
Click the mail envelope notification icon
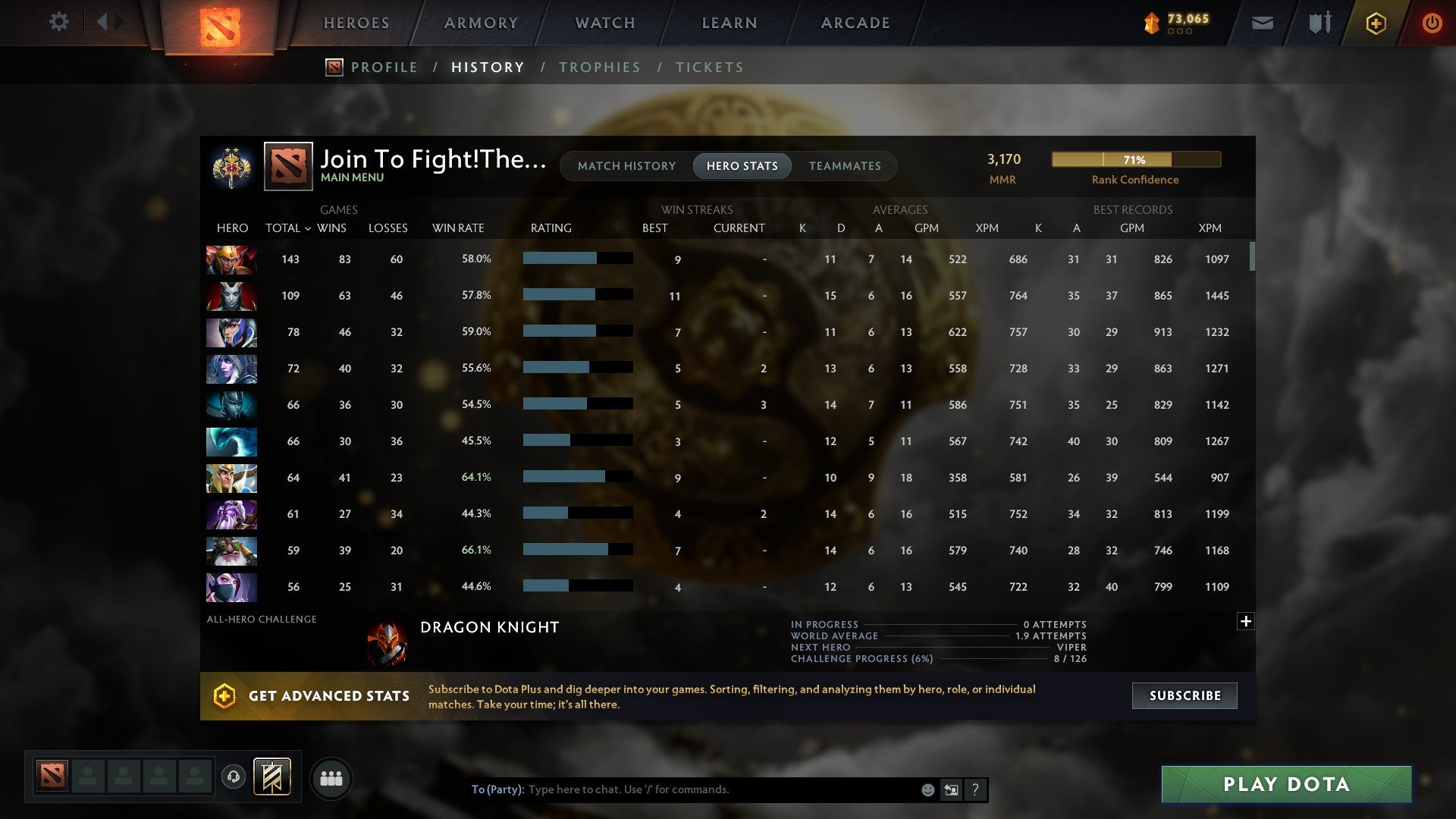click(x=1262, y=22)
